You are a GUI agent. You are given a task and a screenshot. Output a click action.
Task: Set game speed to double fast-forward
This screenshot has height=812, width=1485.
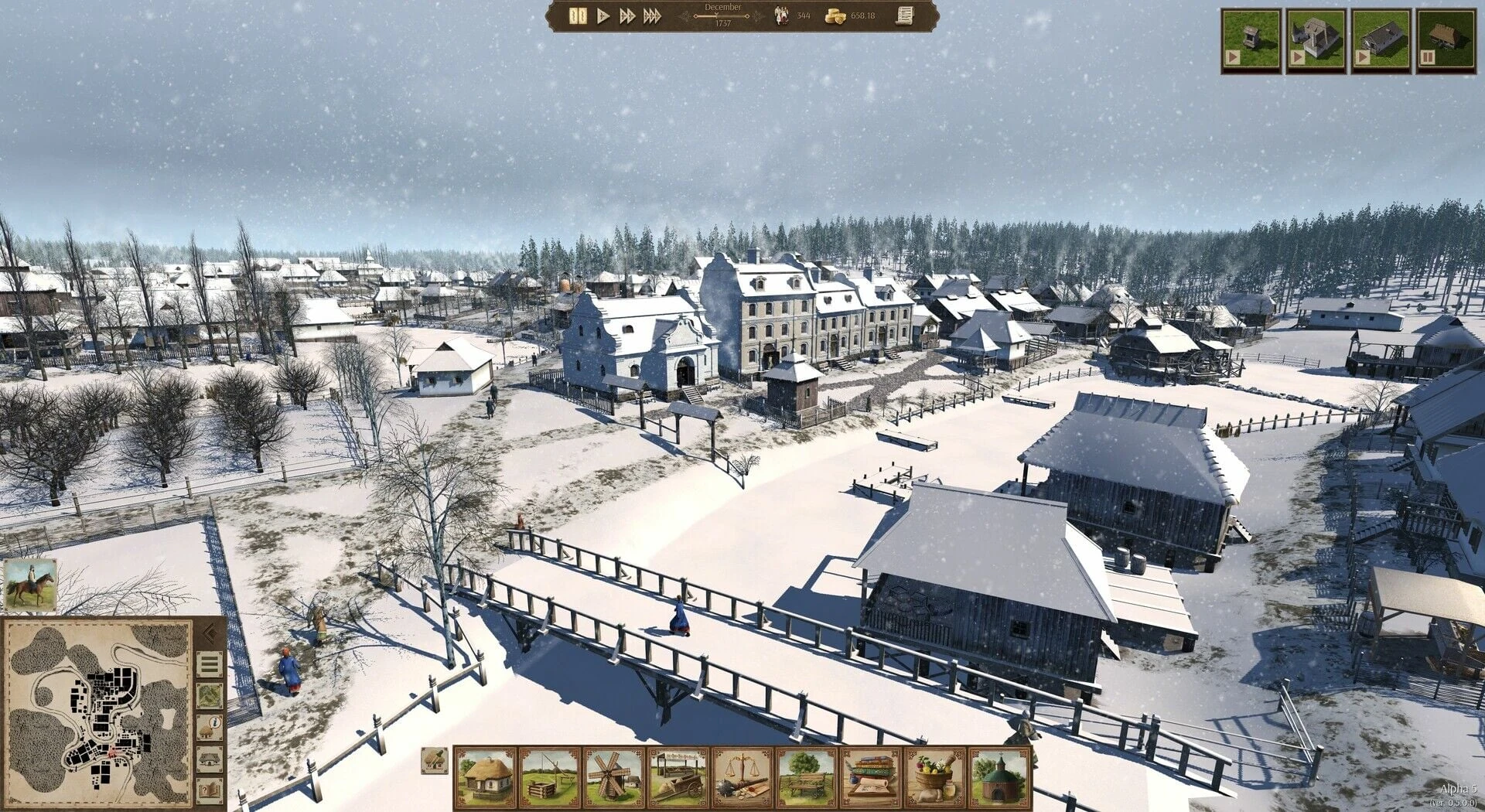627,16
